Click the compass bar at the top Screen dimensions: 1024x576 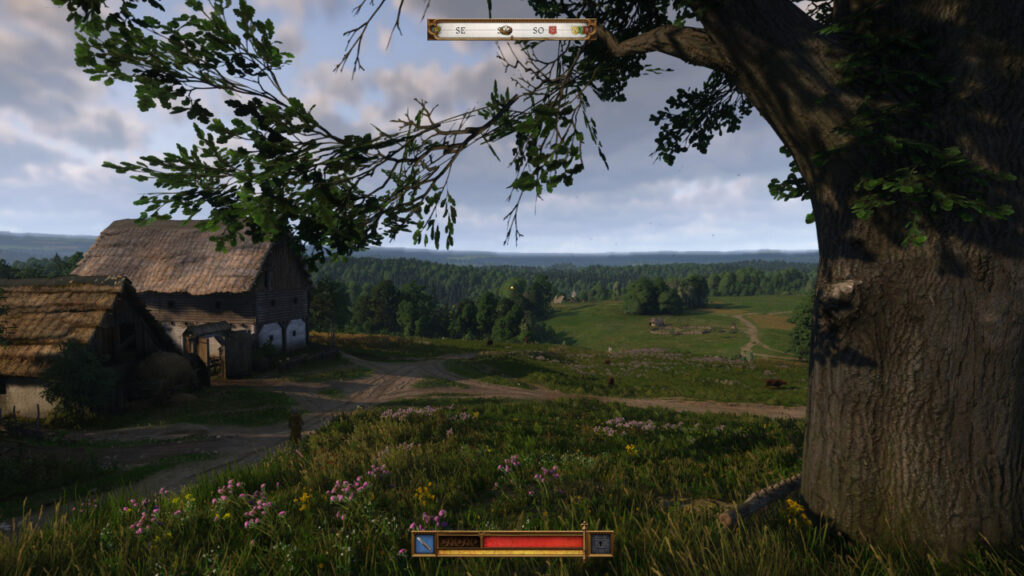pos(511,29)
